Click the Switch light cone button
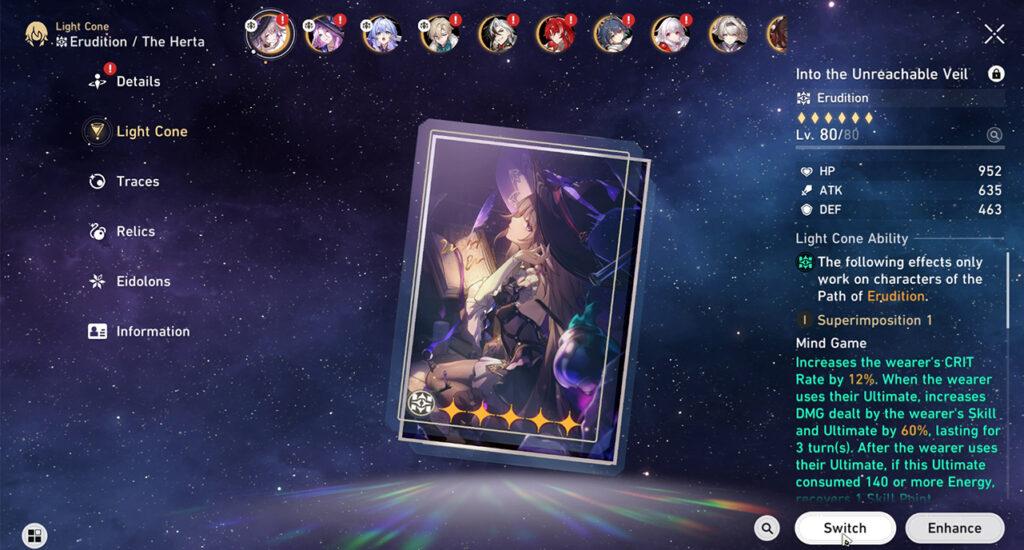1024x550 pixels. point(845,528)
